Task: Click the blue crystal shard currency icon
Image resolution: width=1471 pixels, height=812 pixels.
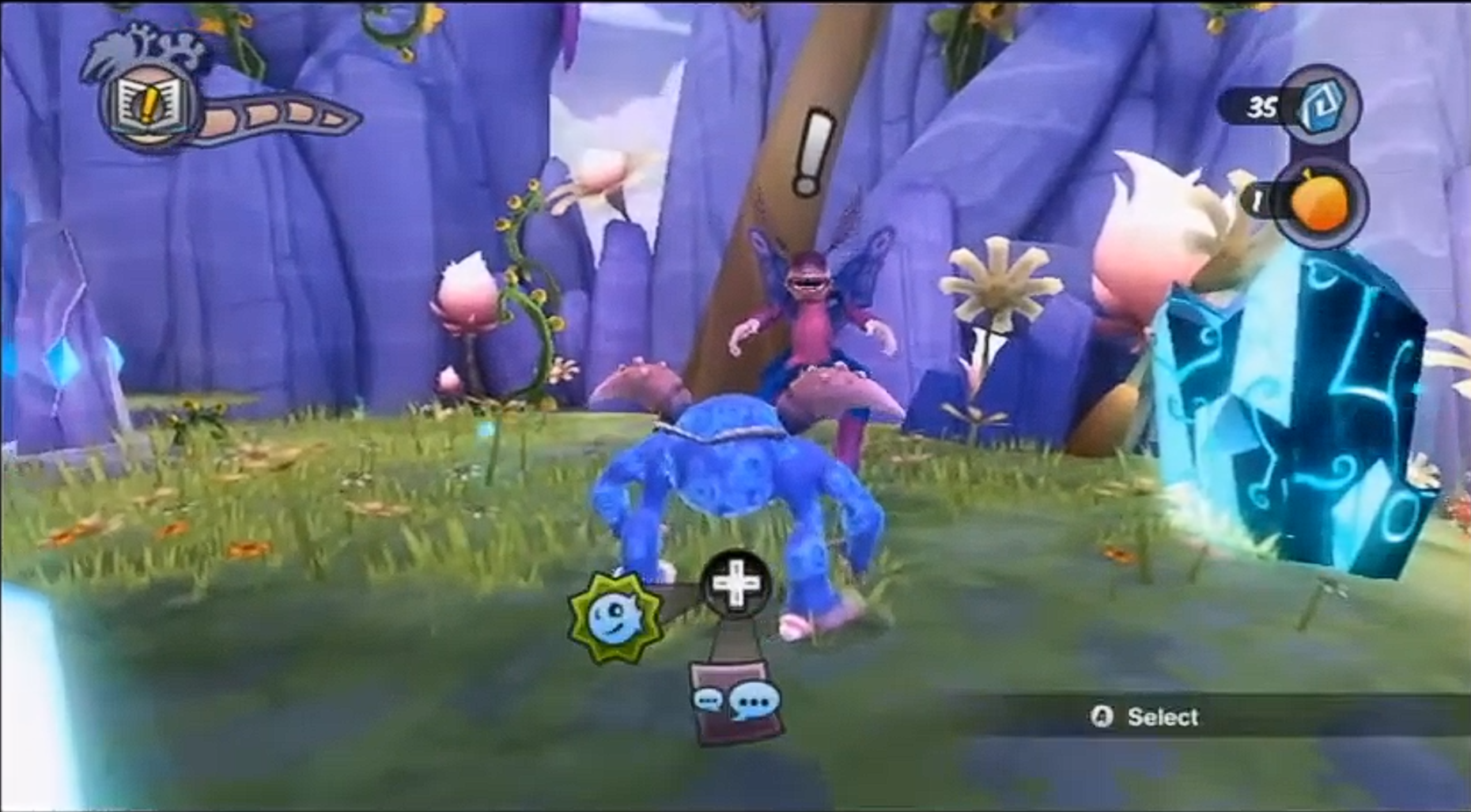Action: pyautogui.click(x=1320, y=106)
